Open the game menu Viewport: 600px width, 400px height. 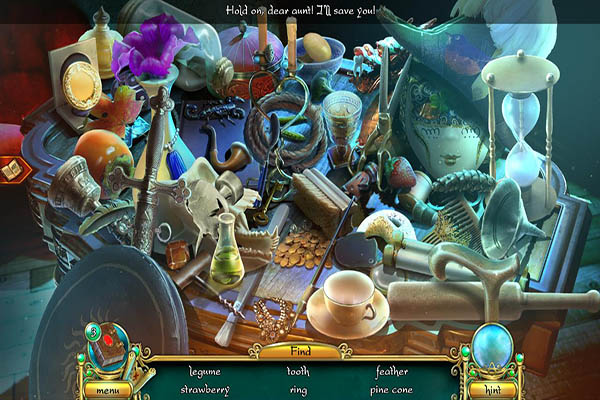pos(106,389)
